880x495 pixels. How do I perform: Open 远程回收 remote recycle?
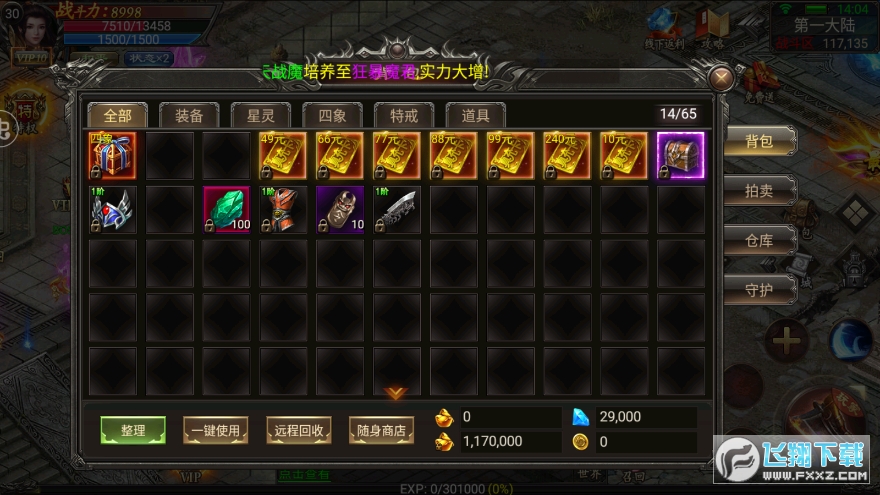299,431
